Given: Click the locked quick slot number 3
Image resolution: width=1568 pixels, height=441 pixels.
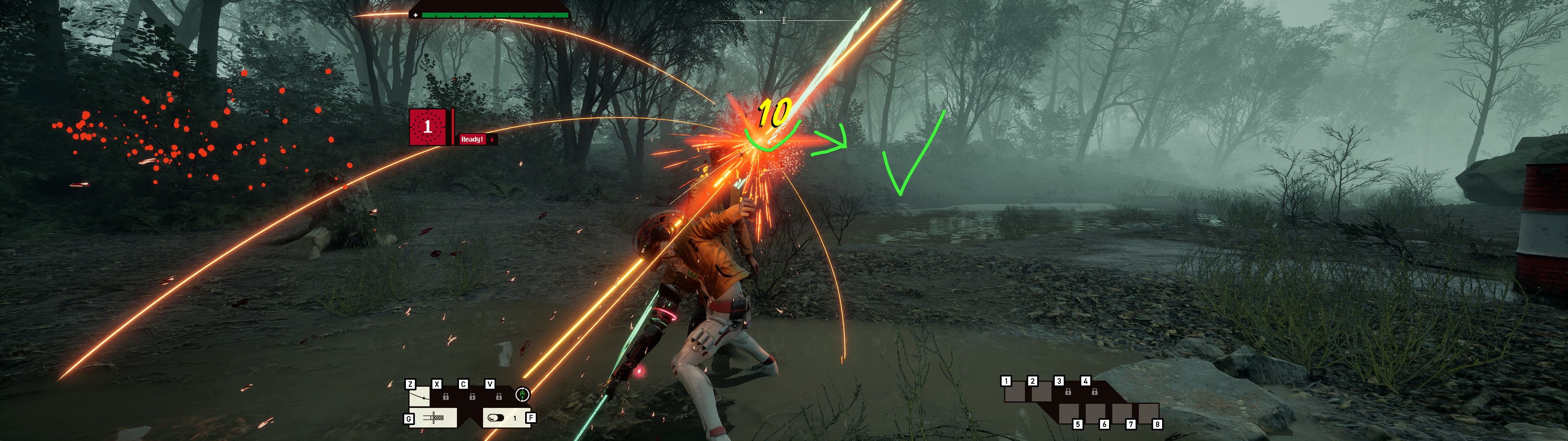Looking at the screenshot, I should pos(1068,392).
